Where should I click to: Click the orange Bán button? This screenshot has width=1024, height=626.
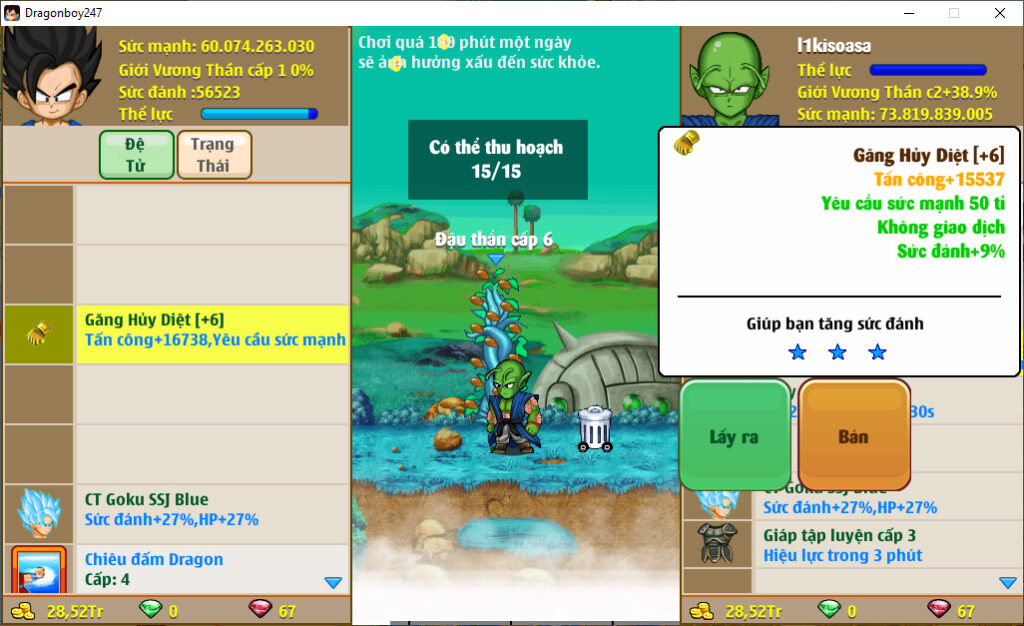click(x=853, y=437)
